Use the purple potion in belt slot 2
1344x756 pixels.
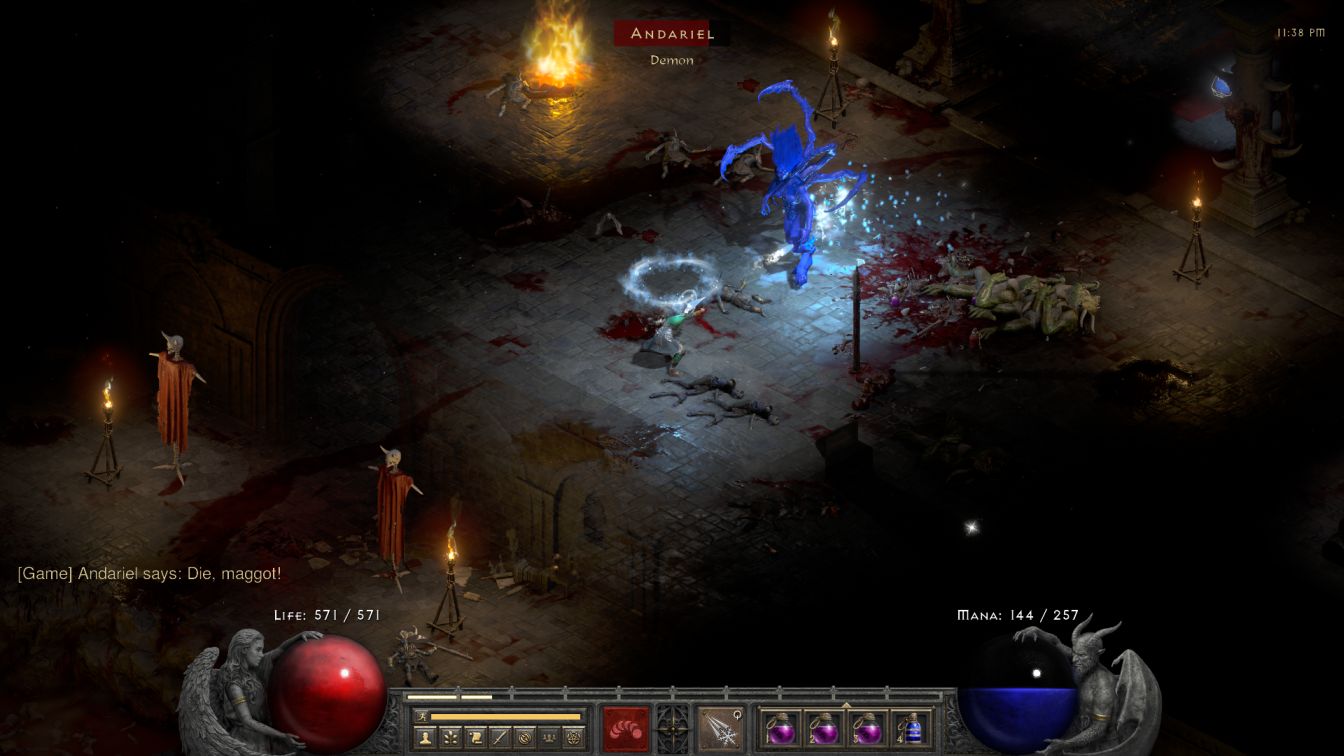point(824,728)
